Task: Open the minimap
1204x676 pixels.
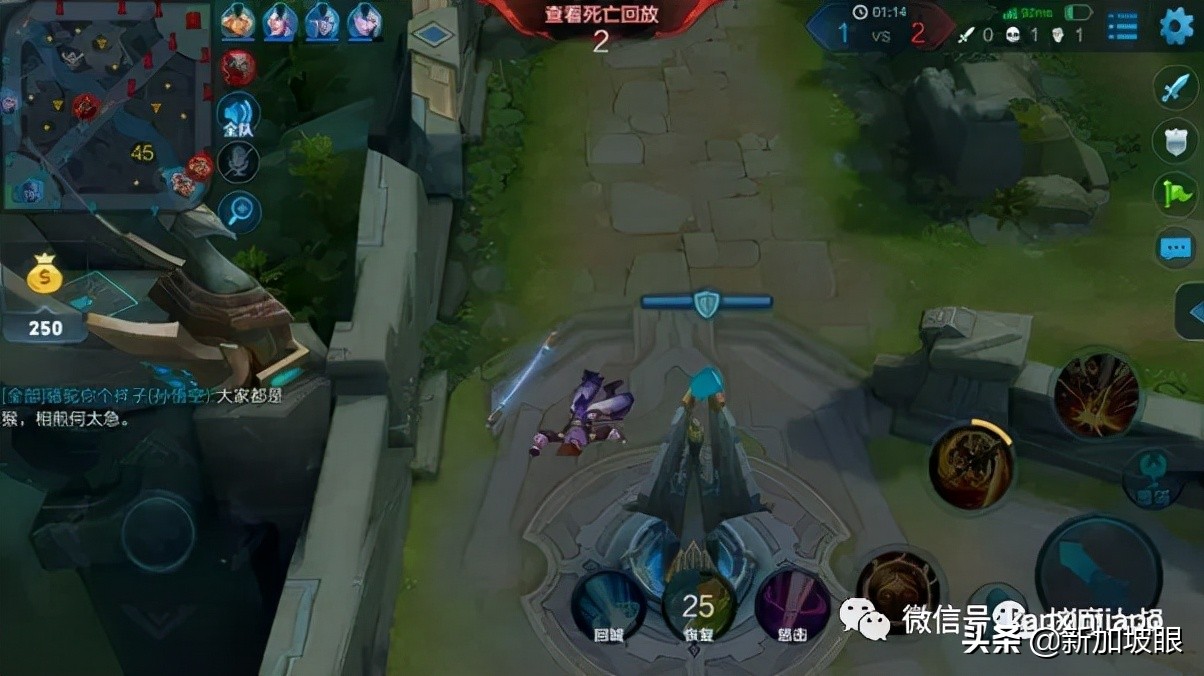Action: [105, 103]
